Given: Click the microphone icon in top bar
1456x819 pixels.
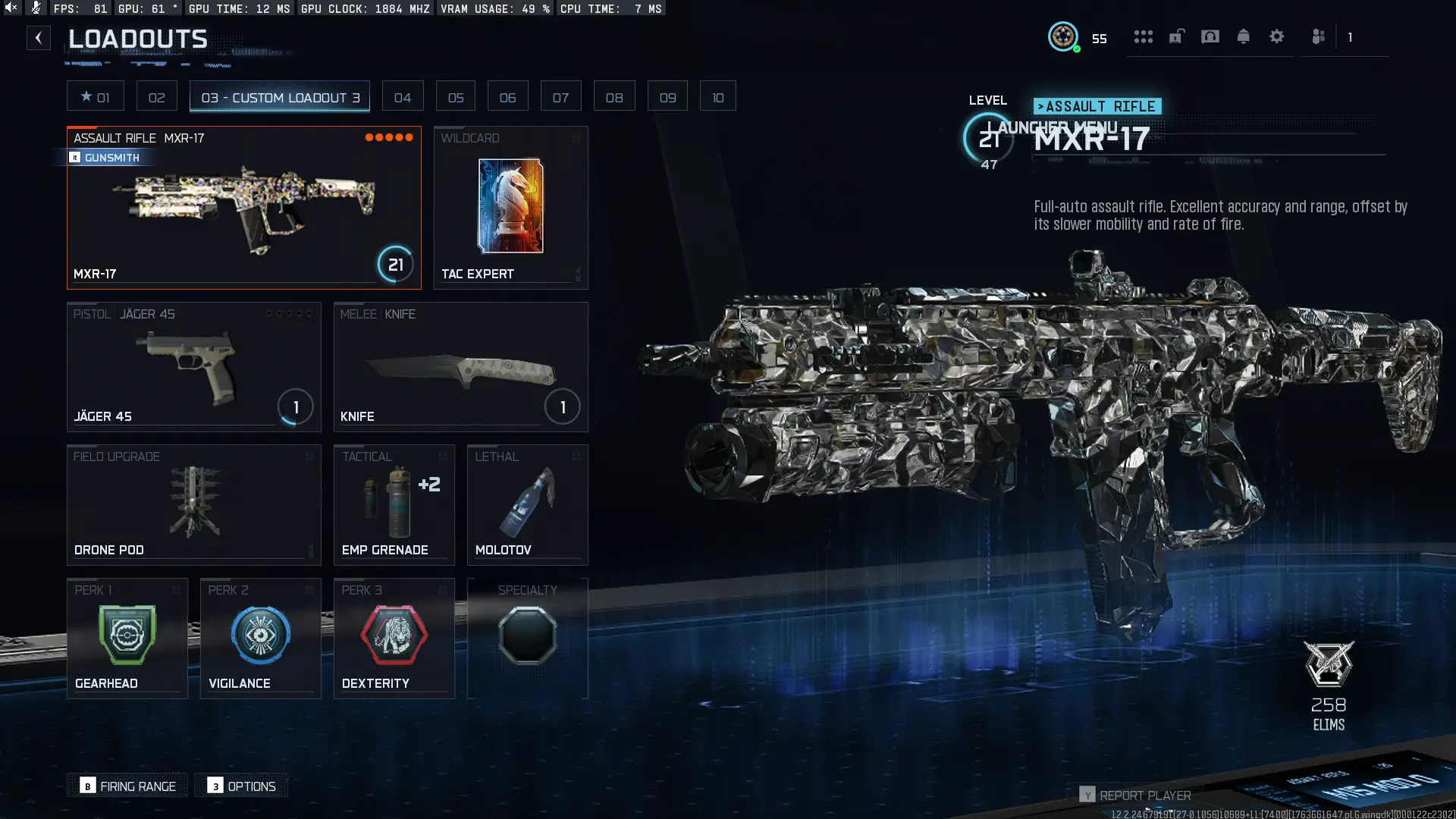Looking at the screenshot, I should (35, 8).
